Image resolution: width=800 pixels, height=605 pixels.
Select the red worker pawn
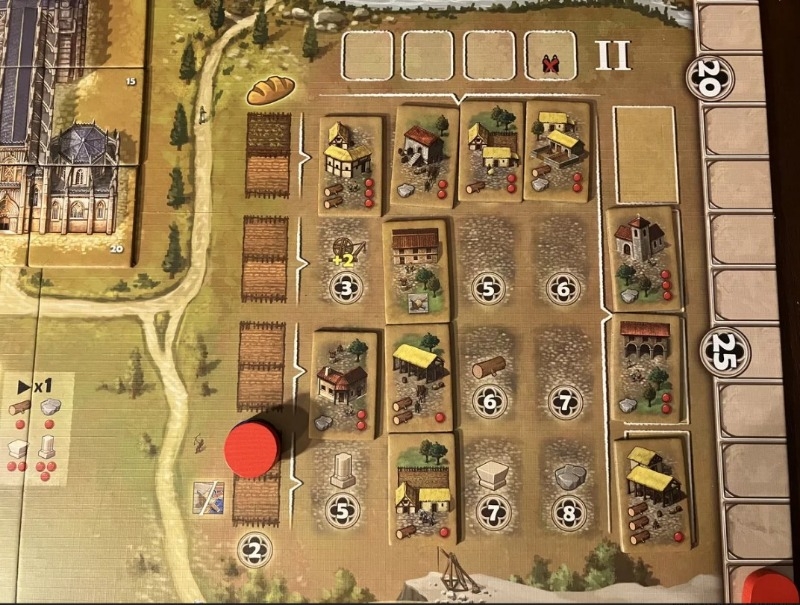[252, 447]
